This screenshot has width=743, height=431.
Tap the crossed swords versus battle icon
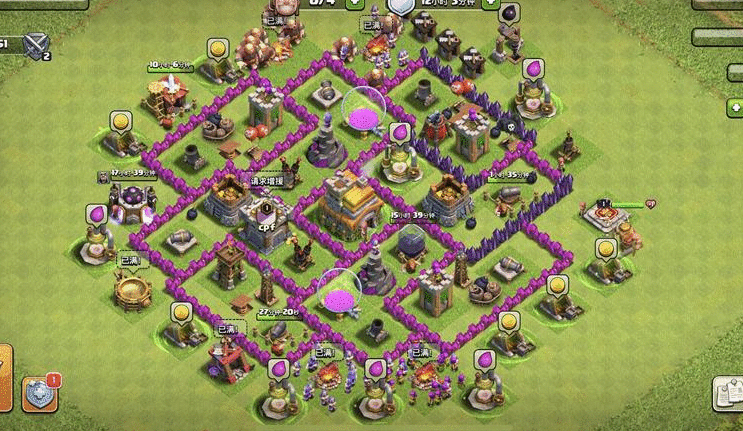click(37, 44)
